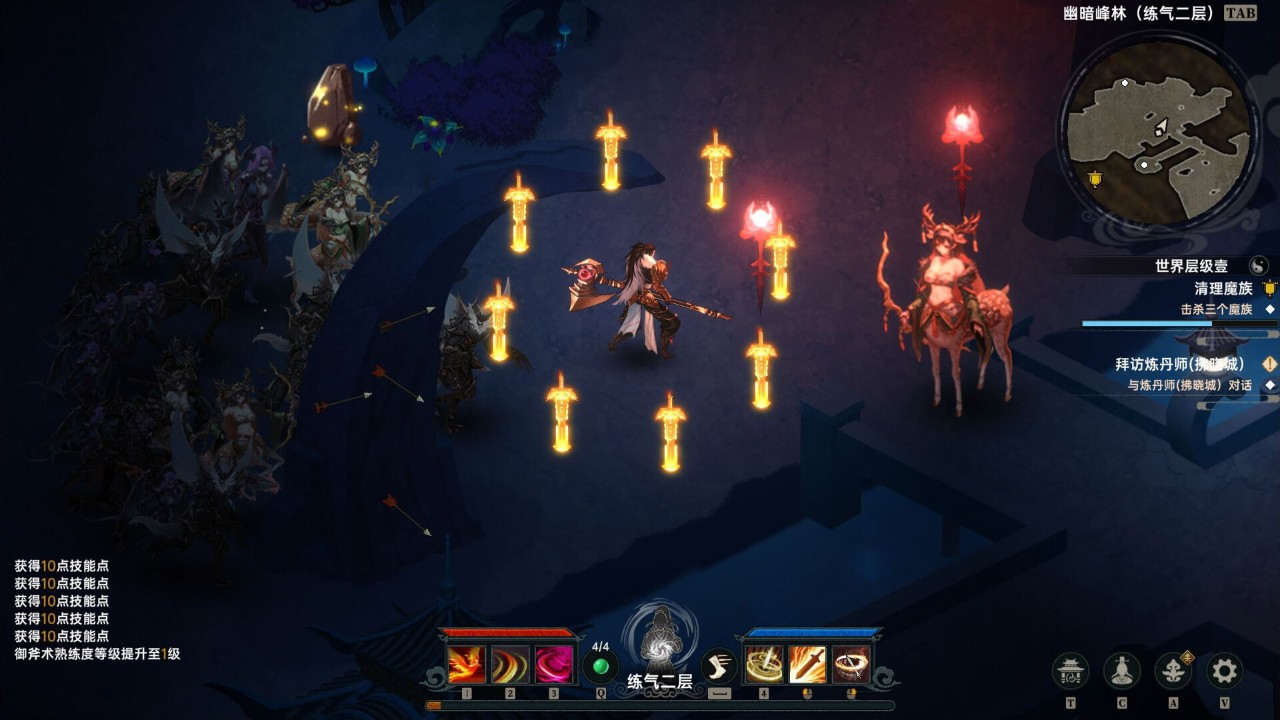1280x720 pixels.
Task: Activate the golden sword ring skill
Action: tap(764, 665)
